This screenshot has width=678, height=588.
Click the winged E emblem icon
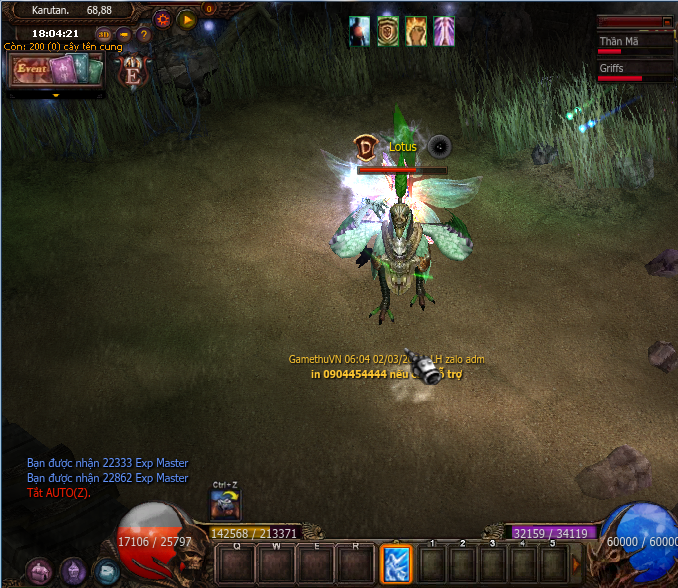131,72
